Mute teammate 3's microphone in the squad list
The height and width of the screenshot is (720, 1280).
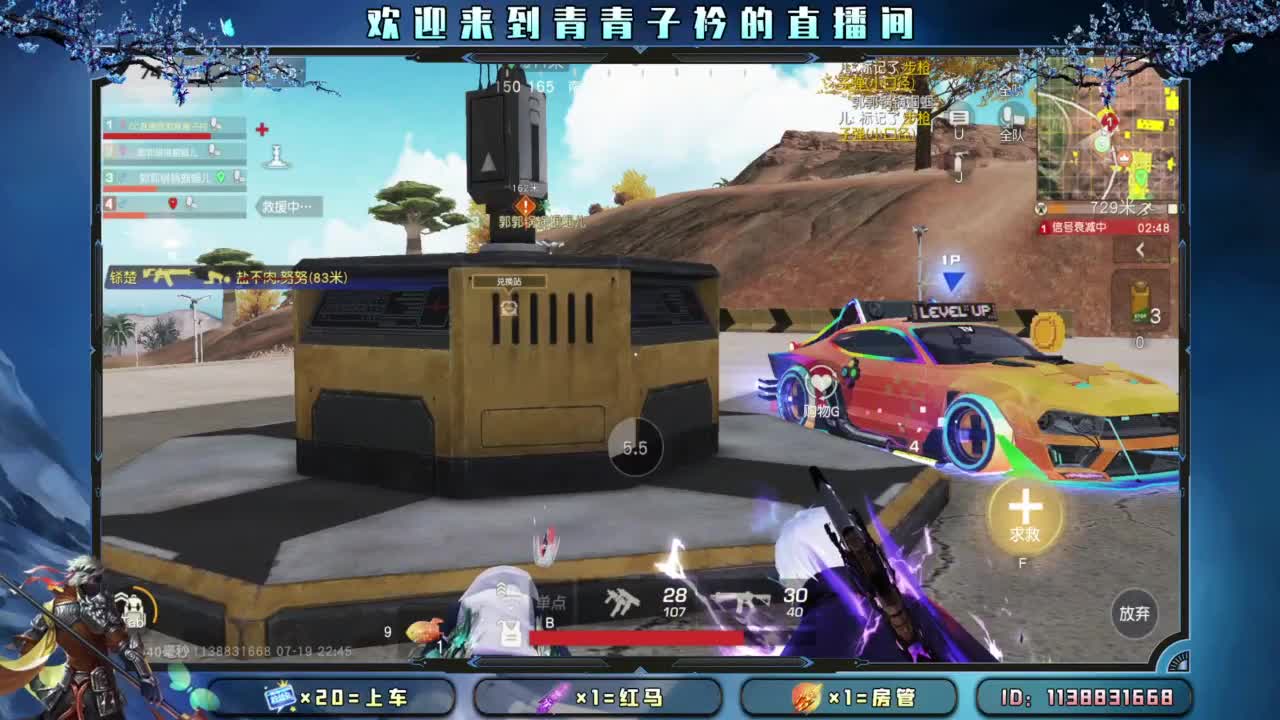point(238,177)
